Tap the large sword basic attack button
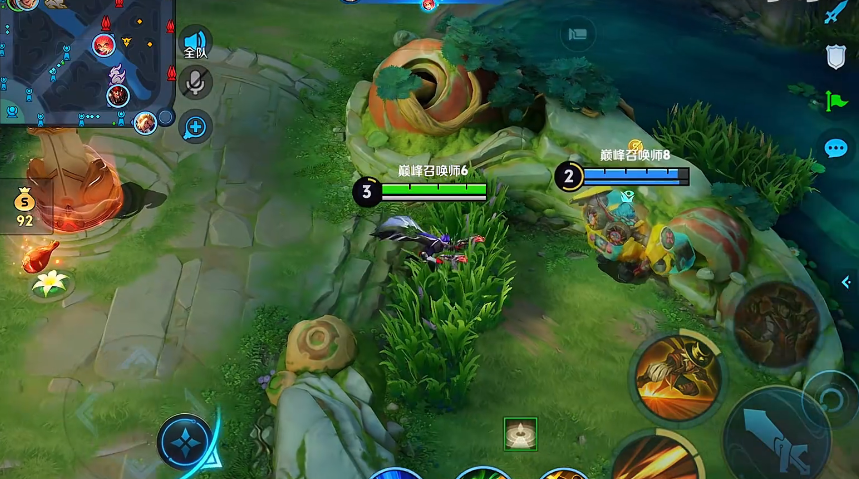Image resolution: width=859 pixels, height=479 pixels. tap(776, 431)
